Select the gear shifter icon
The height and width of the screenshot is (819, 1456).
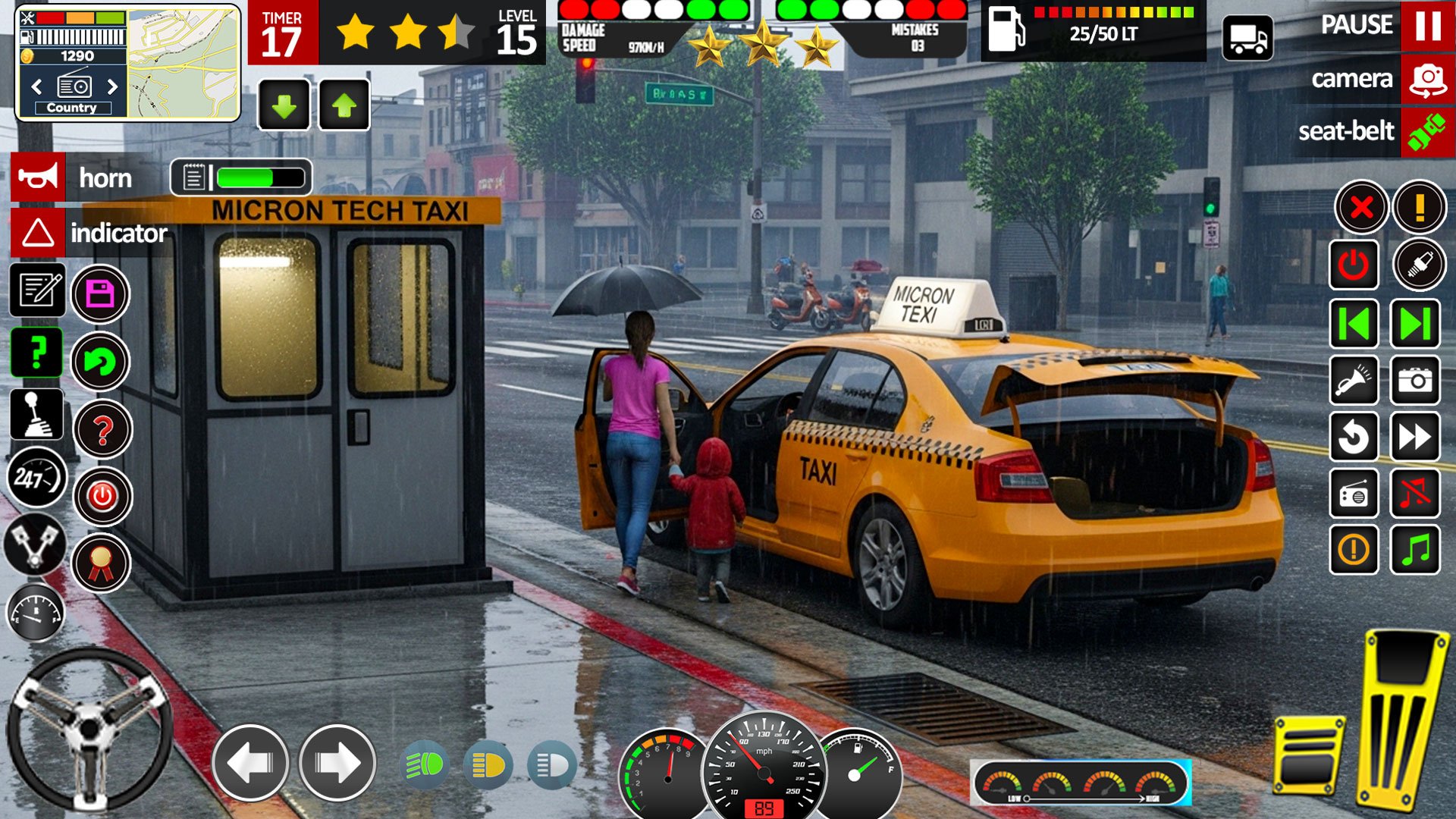(36, 416)
